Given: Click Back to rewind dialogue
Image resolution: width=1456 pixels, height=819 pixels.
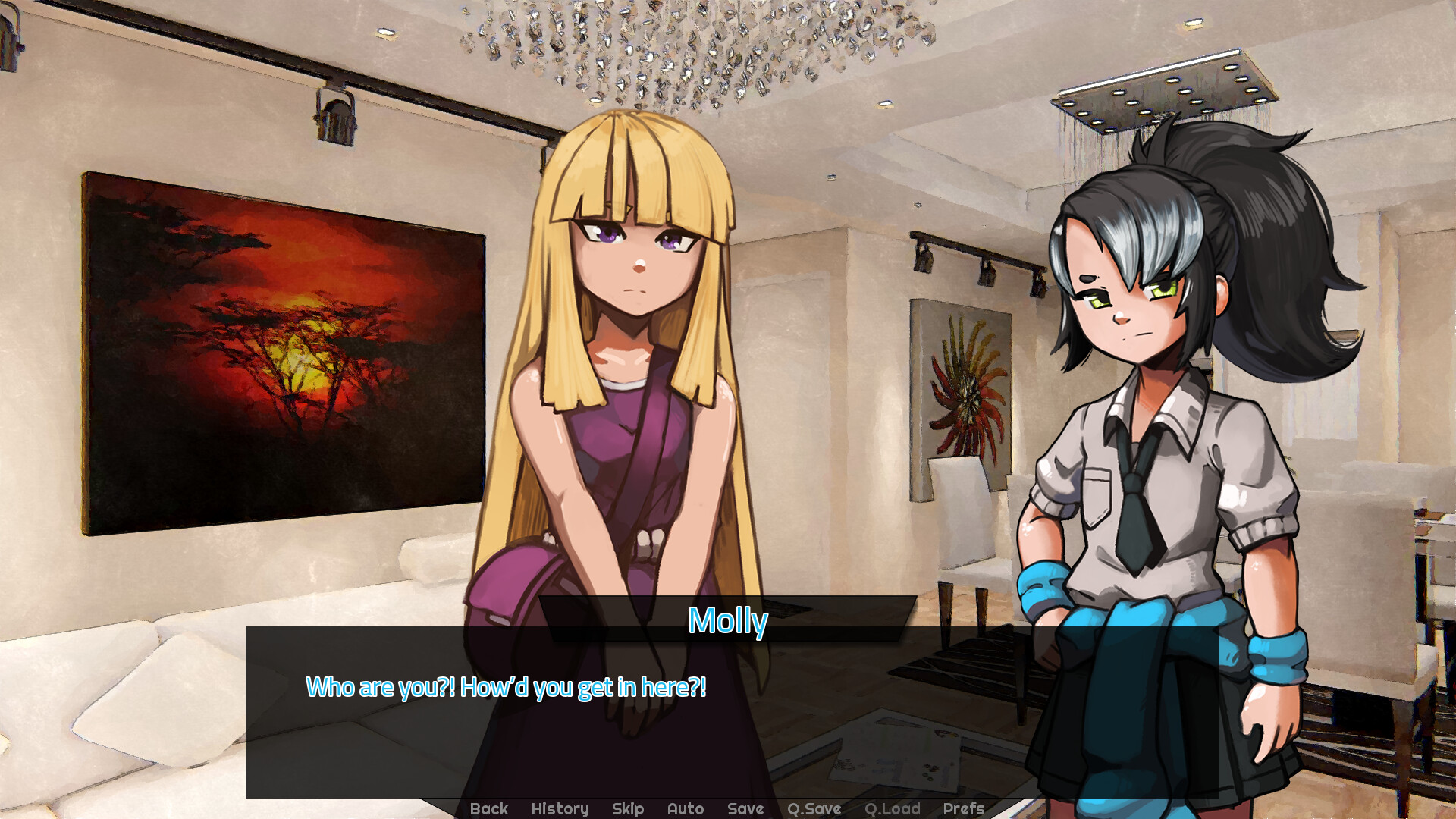Looking at the screenshot, I should (489, 808).
